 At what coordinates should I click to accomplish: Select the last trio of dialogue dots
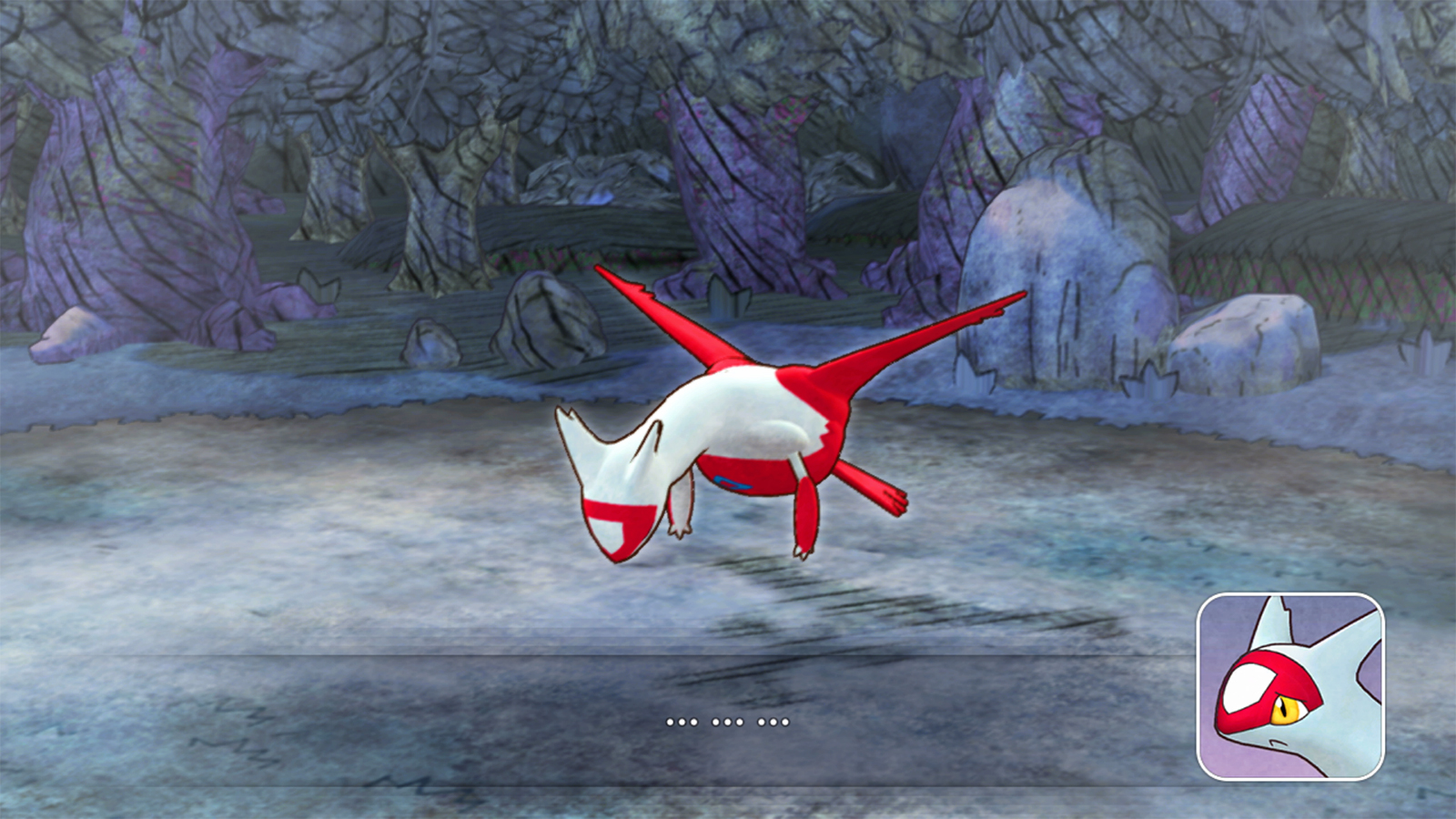click(773, 722)
